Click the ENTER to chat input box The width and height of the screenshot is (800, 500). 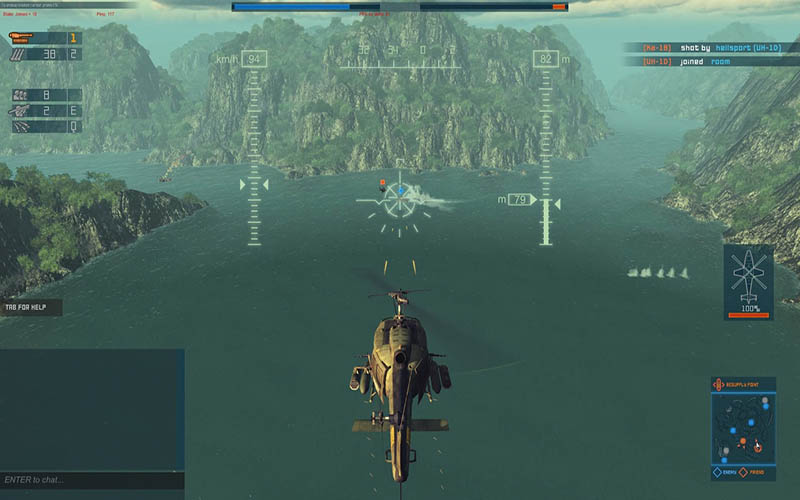(x=92, y=481)
